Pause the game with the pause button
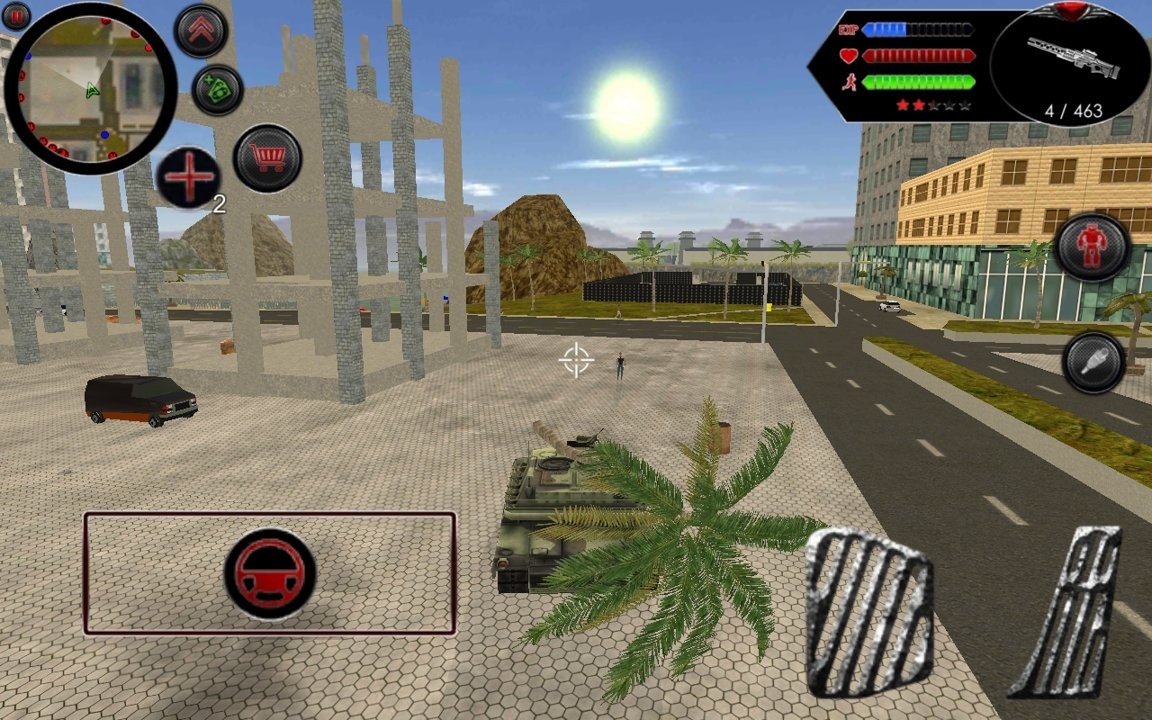 tap(16, 16)
